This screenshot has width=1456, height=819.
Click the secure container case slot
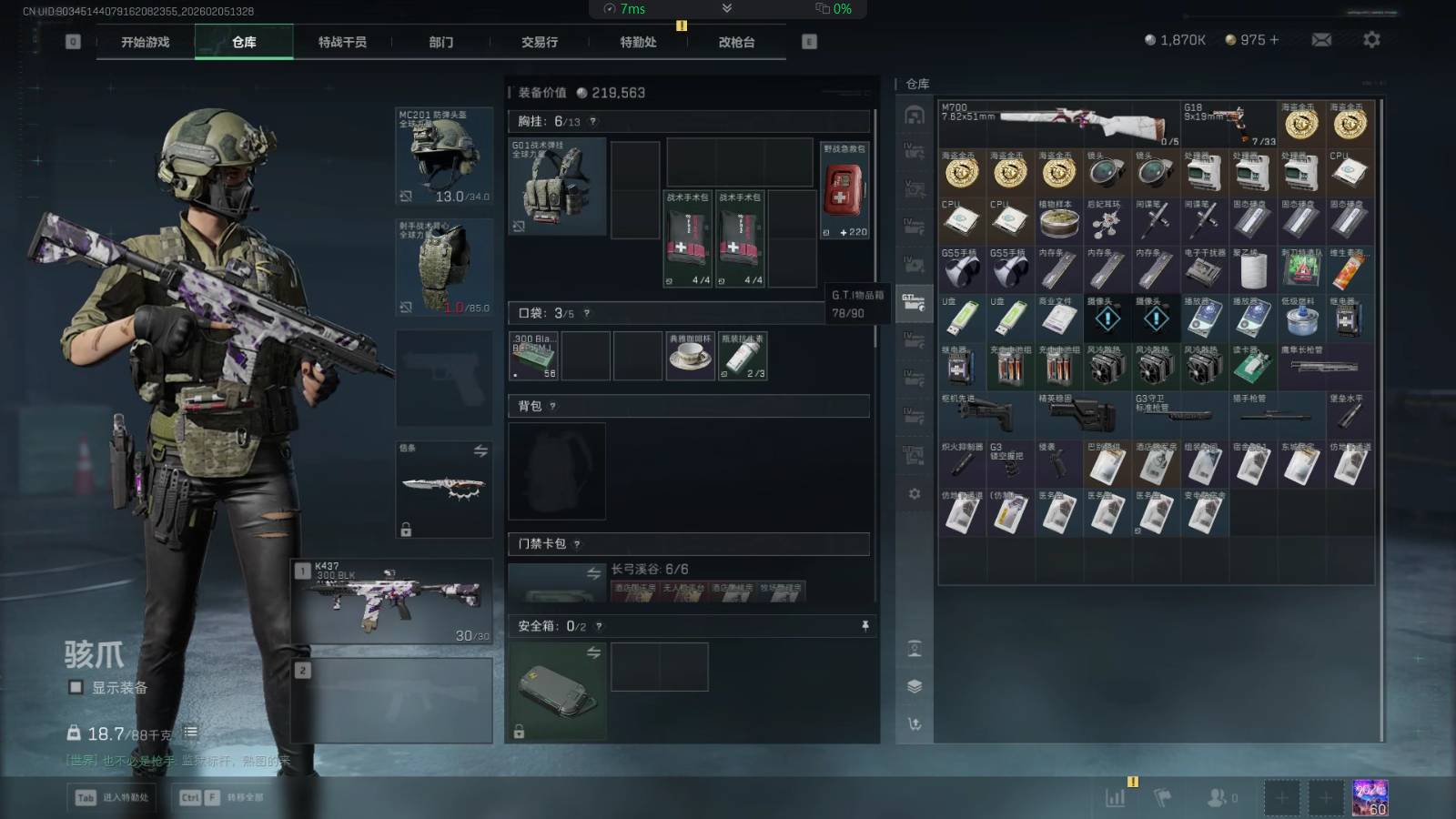pyautogui.click(x=557, y=690)
